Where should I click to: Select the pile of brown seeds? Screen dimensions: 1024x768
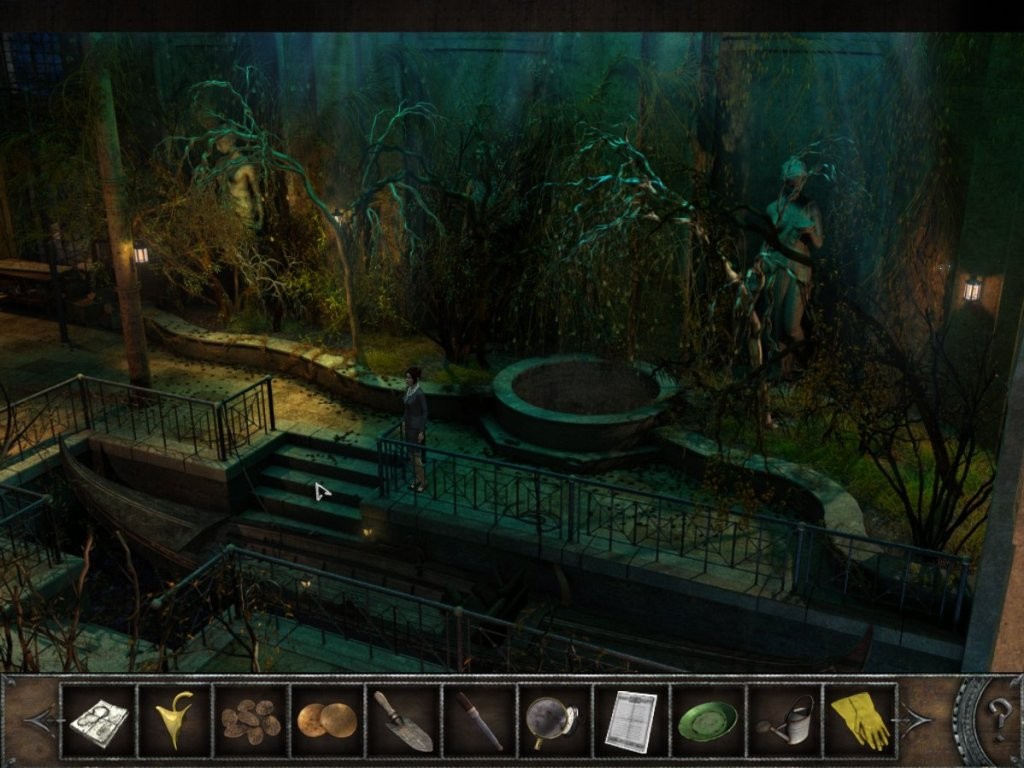pos(250,720)
